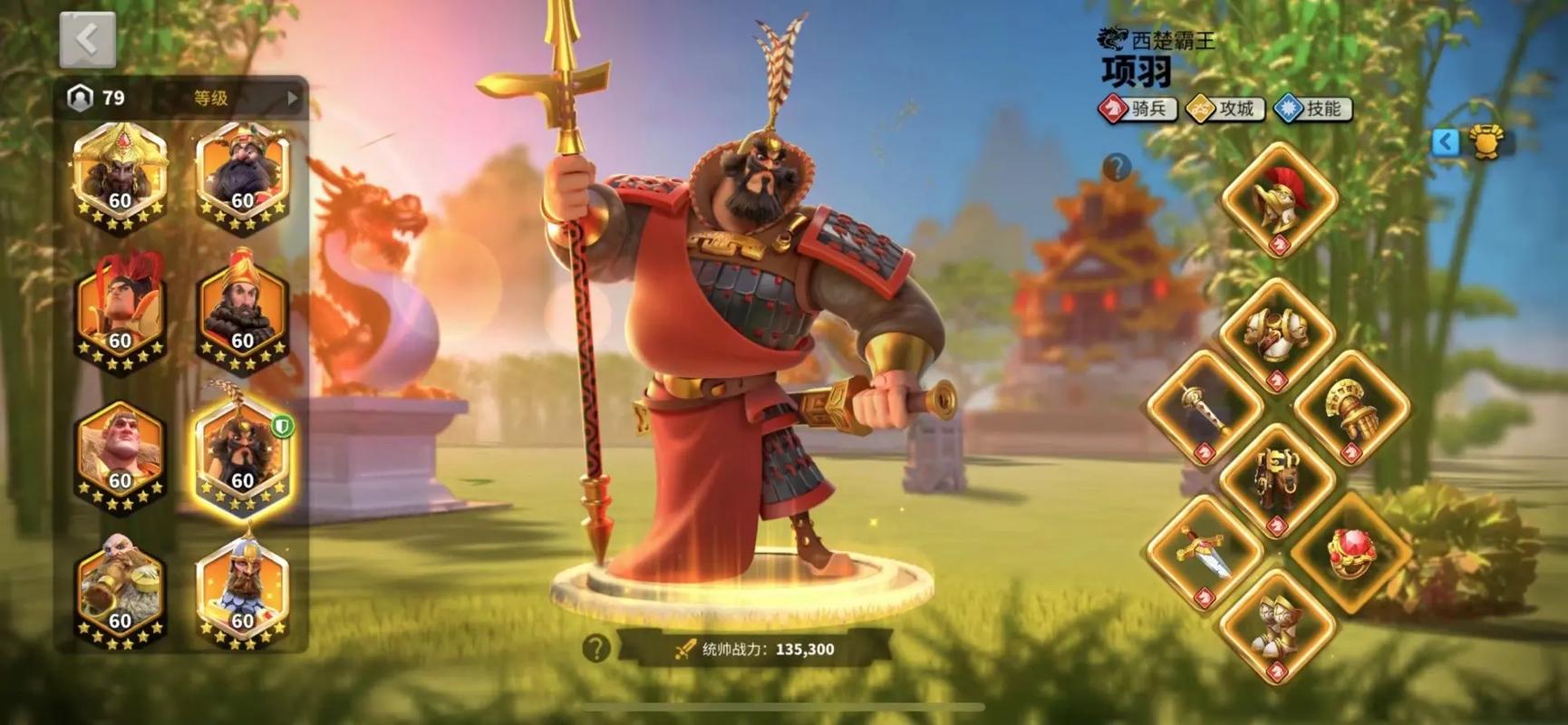Viewport: 1568px width, 725px height.
Task: Open the 等级 sort dropdown
Action: [237, 98]
